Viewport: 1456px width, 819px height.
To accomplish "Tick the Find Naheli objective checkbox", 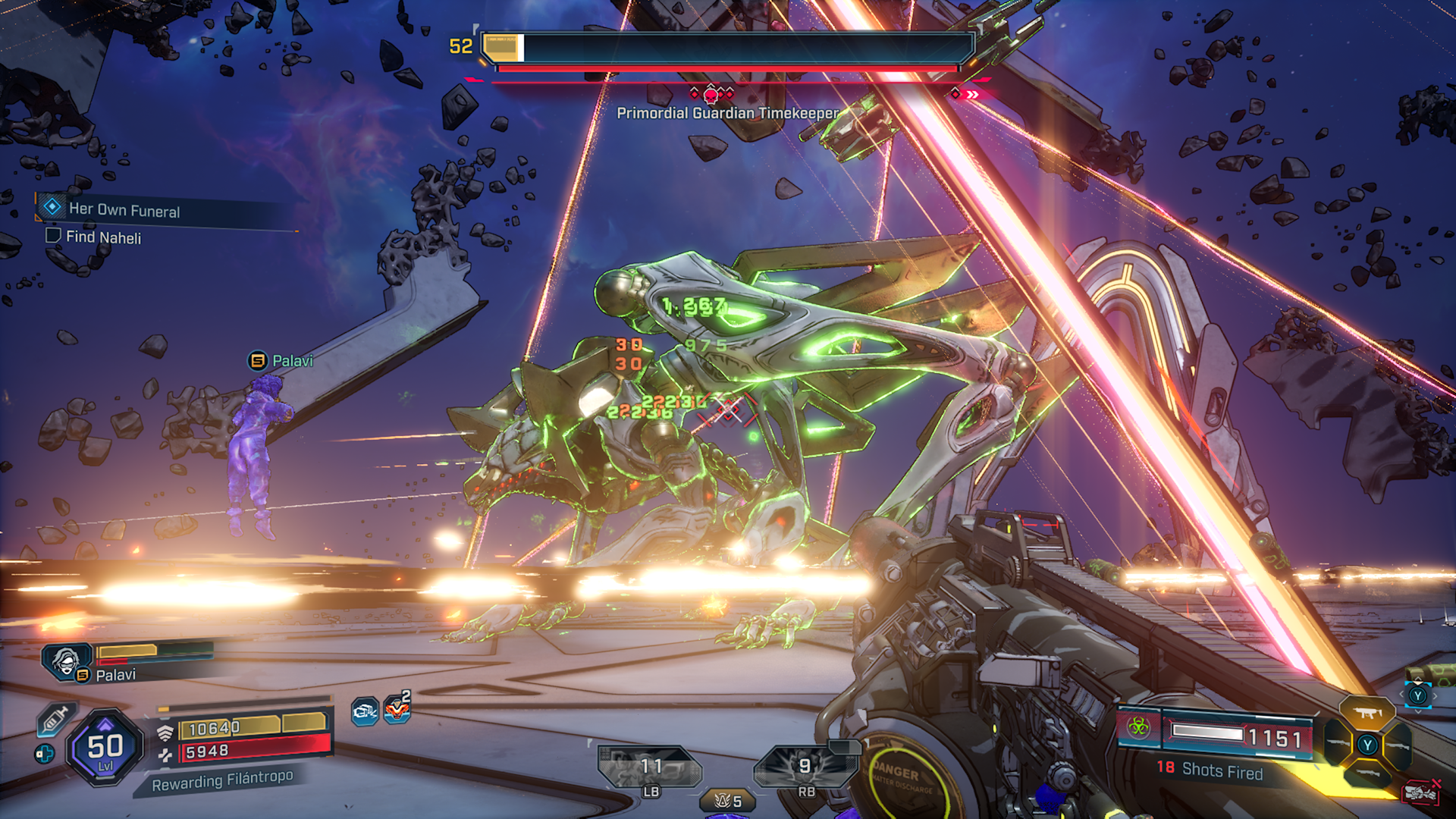I will pyautogui.click(x=53, y=235).
